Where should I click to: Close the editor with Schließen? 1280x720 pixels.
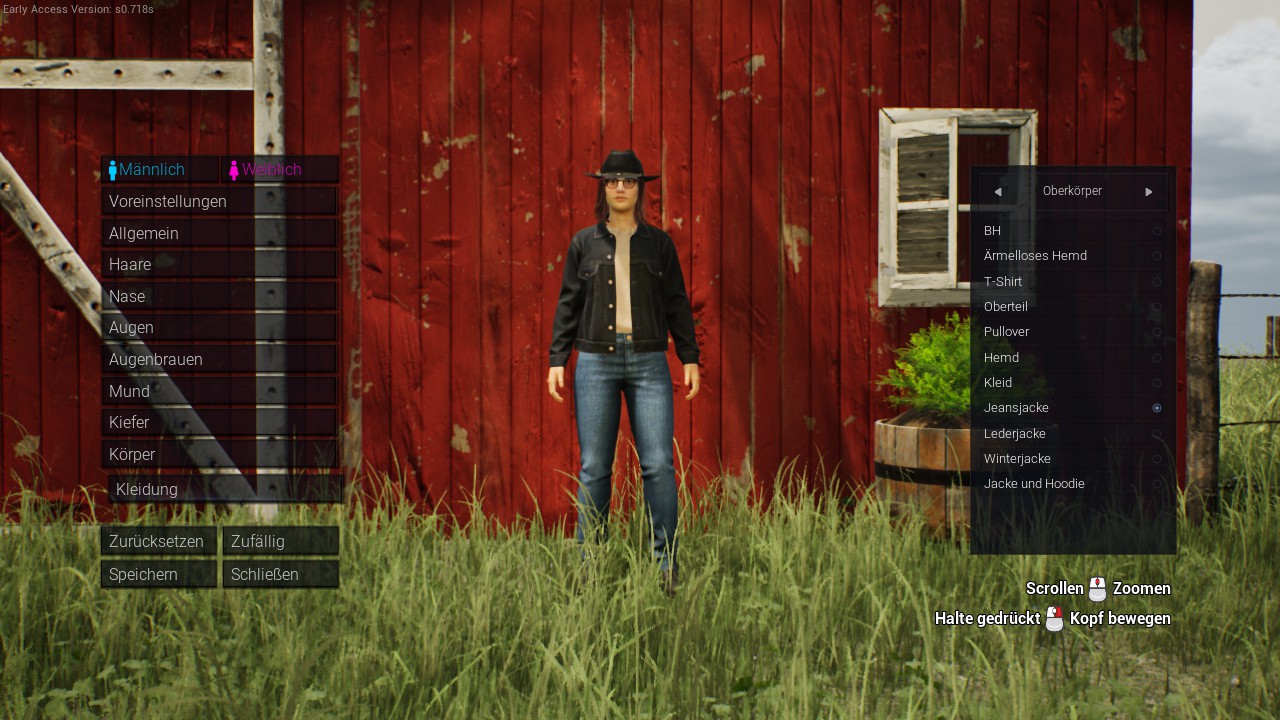coord(280,574)
